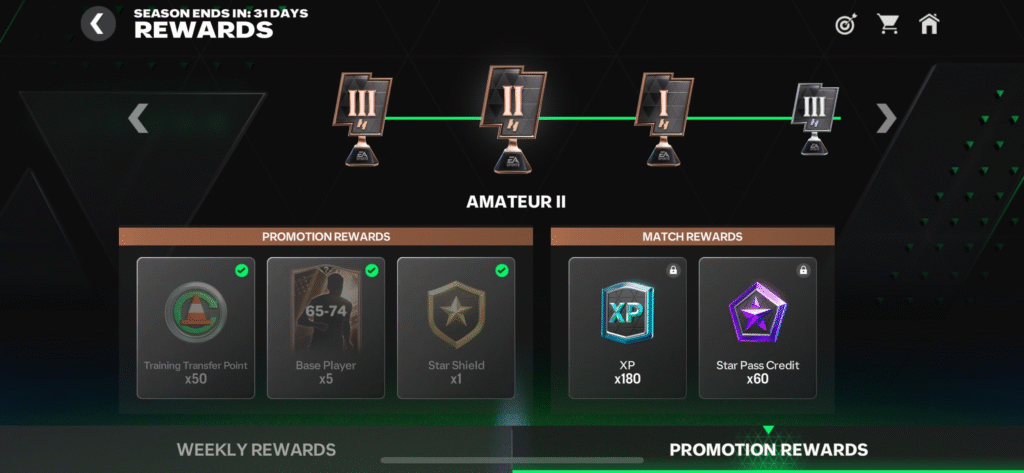The height and width of the screenshot is (473, 1024).
Task: Select the silver III division badge
Action: pyautogui.click(x=815, y=120)
